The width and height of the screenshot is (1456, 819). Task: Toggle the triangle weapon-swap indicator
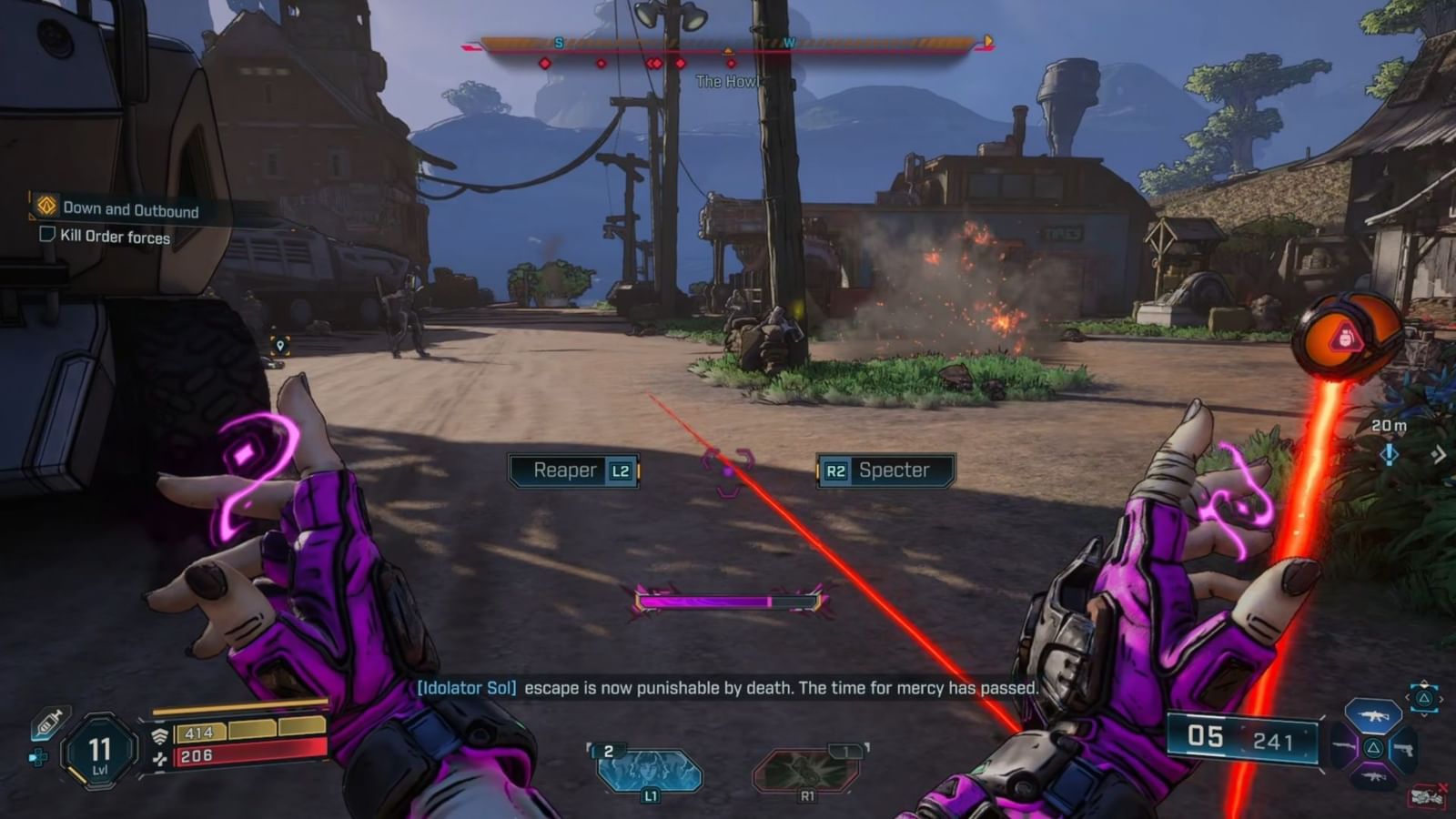coord(1425,699)
